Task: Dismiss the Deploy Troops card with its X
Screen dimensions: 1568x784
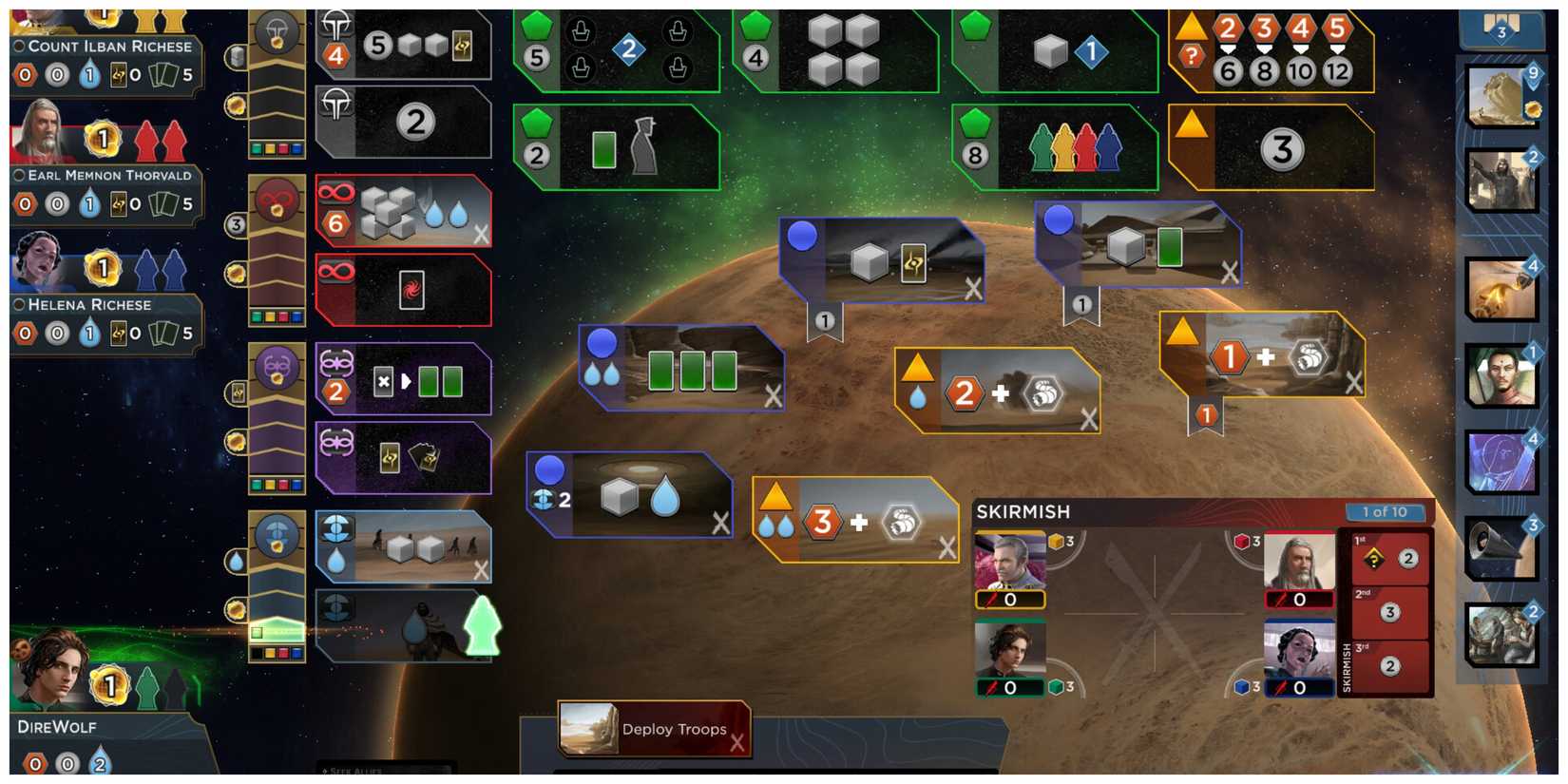Action: [738, 745]
